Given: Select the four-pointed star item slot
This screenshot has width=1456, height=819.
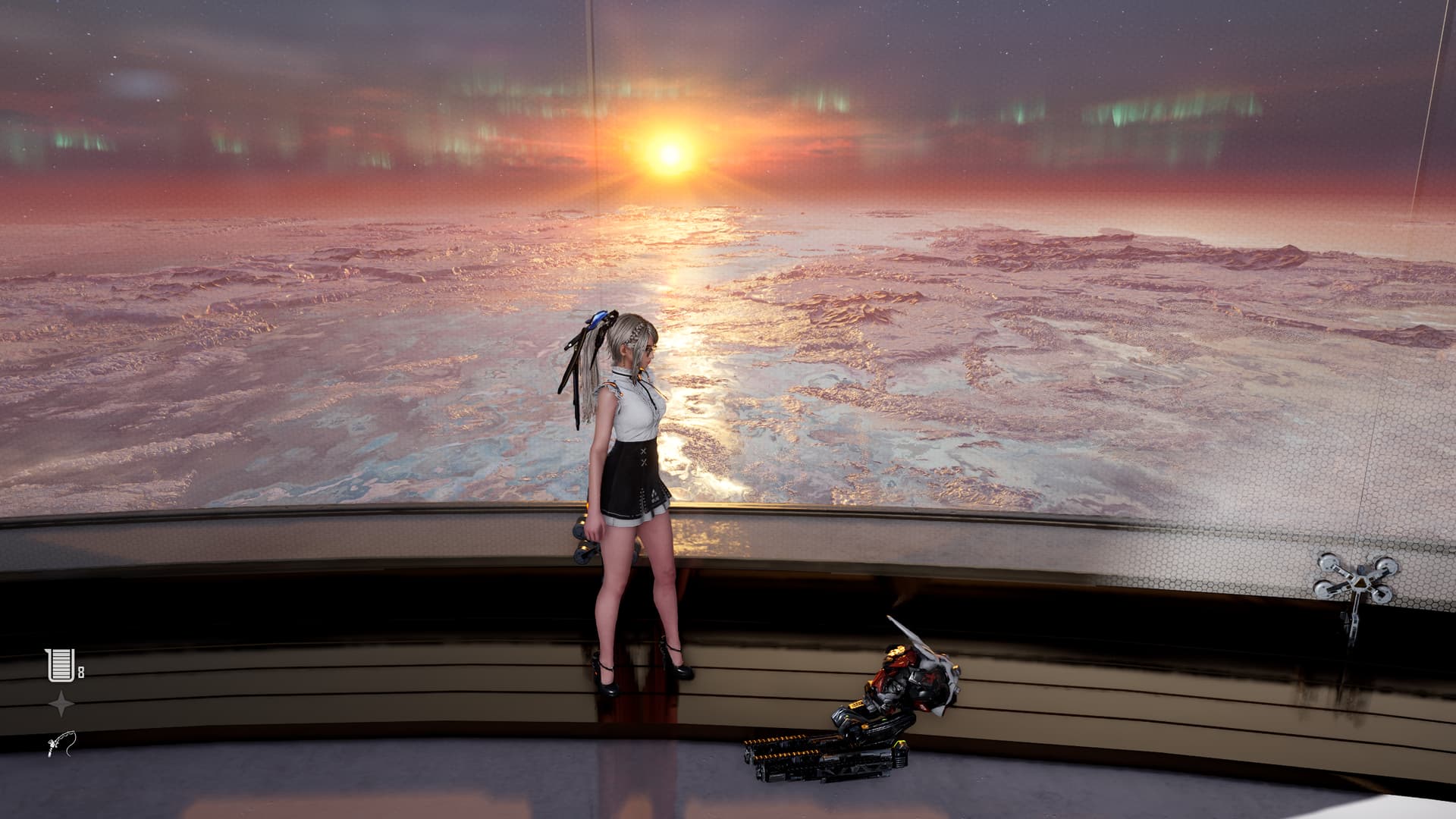Looking at the screenshot, I should tap(61, 704).
